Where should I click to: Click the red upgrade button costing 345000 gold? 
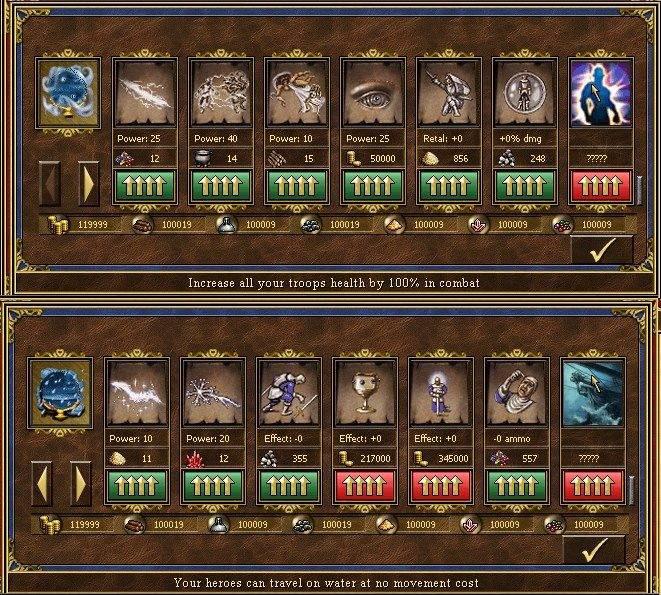[440, 487]
